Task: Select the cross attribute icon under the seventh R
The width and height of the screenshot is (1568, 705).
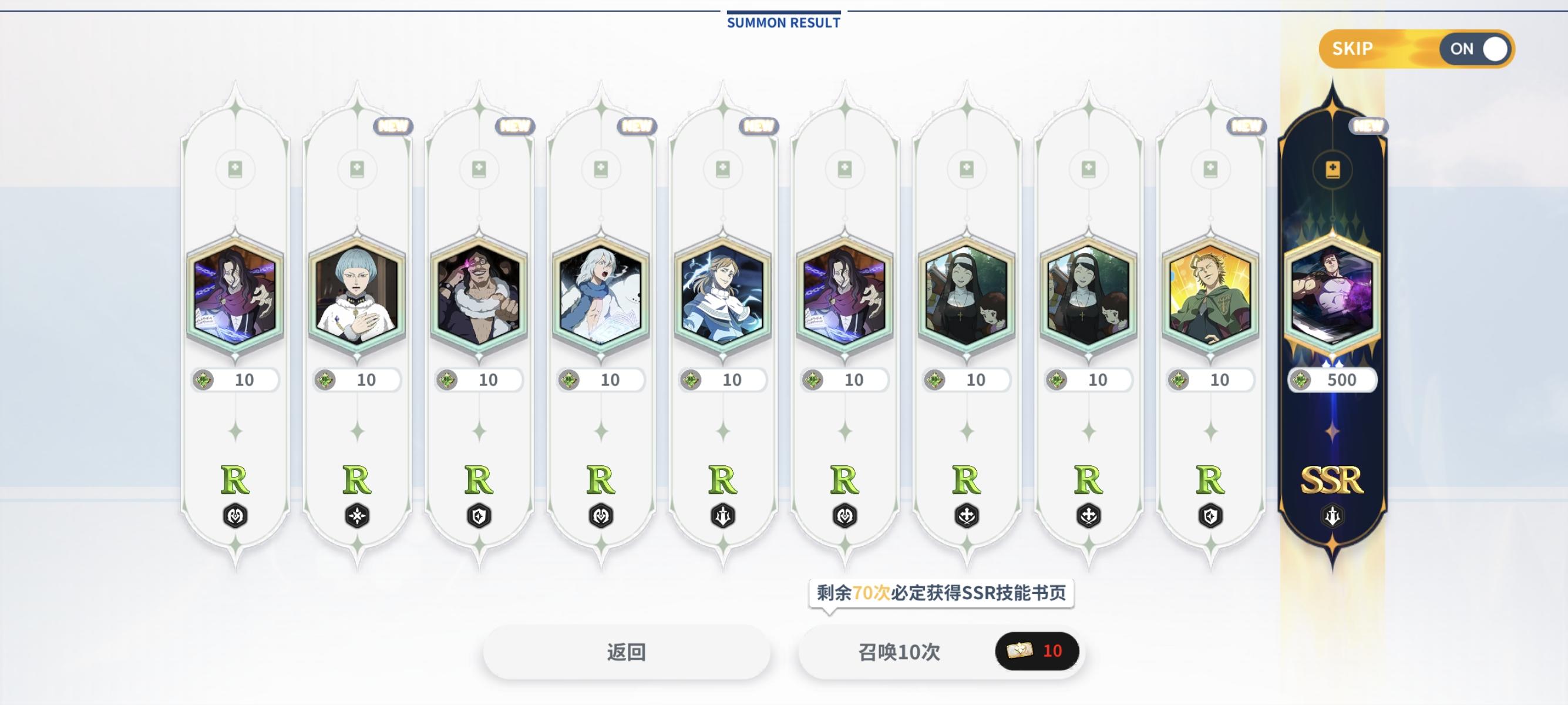Action: point(967,515)
